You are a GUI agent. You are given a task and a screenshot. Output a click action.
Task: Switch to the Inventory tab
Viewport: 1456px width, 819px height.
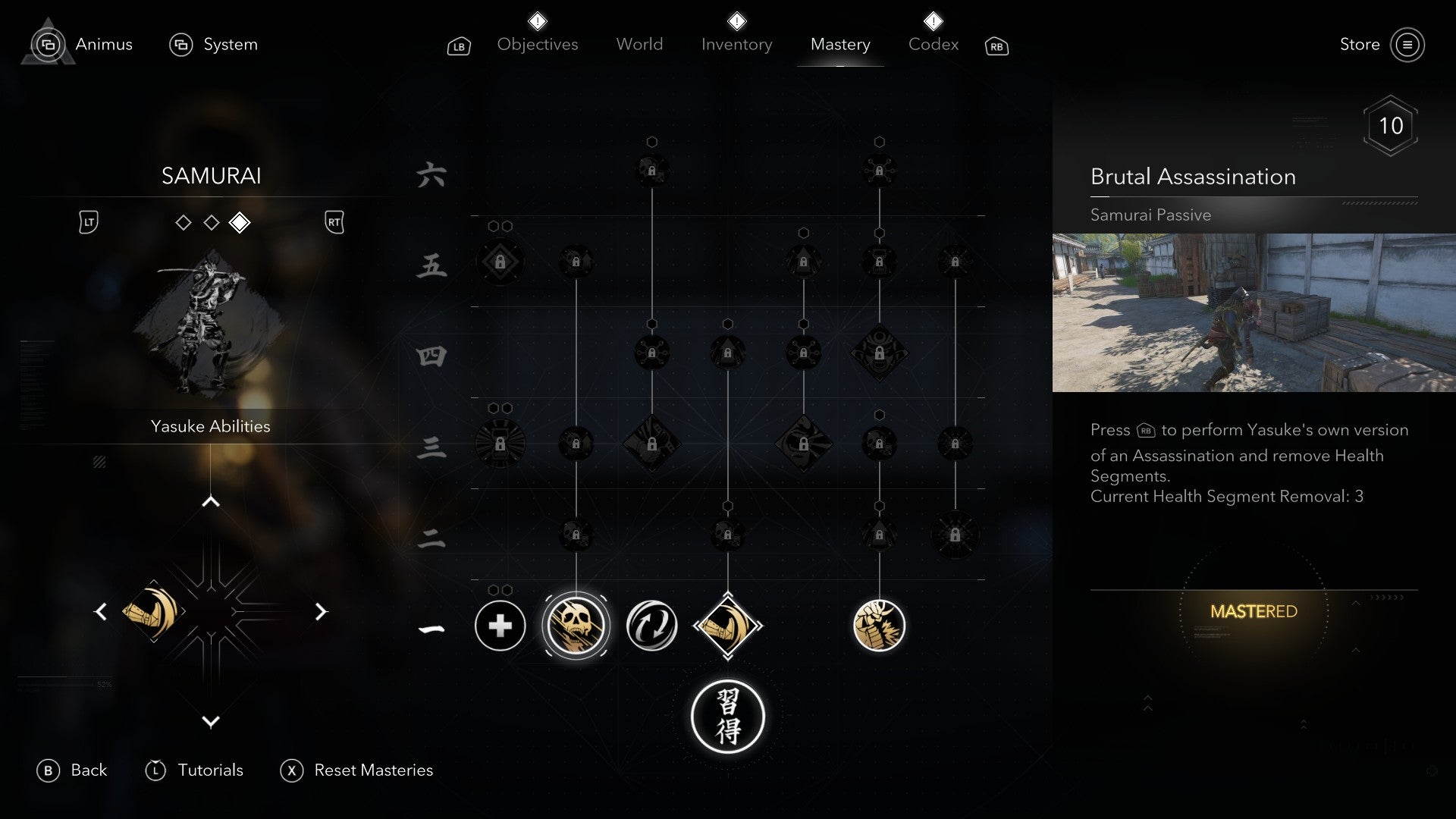coord(736,44)
